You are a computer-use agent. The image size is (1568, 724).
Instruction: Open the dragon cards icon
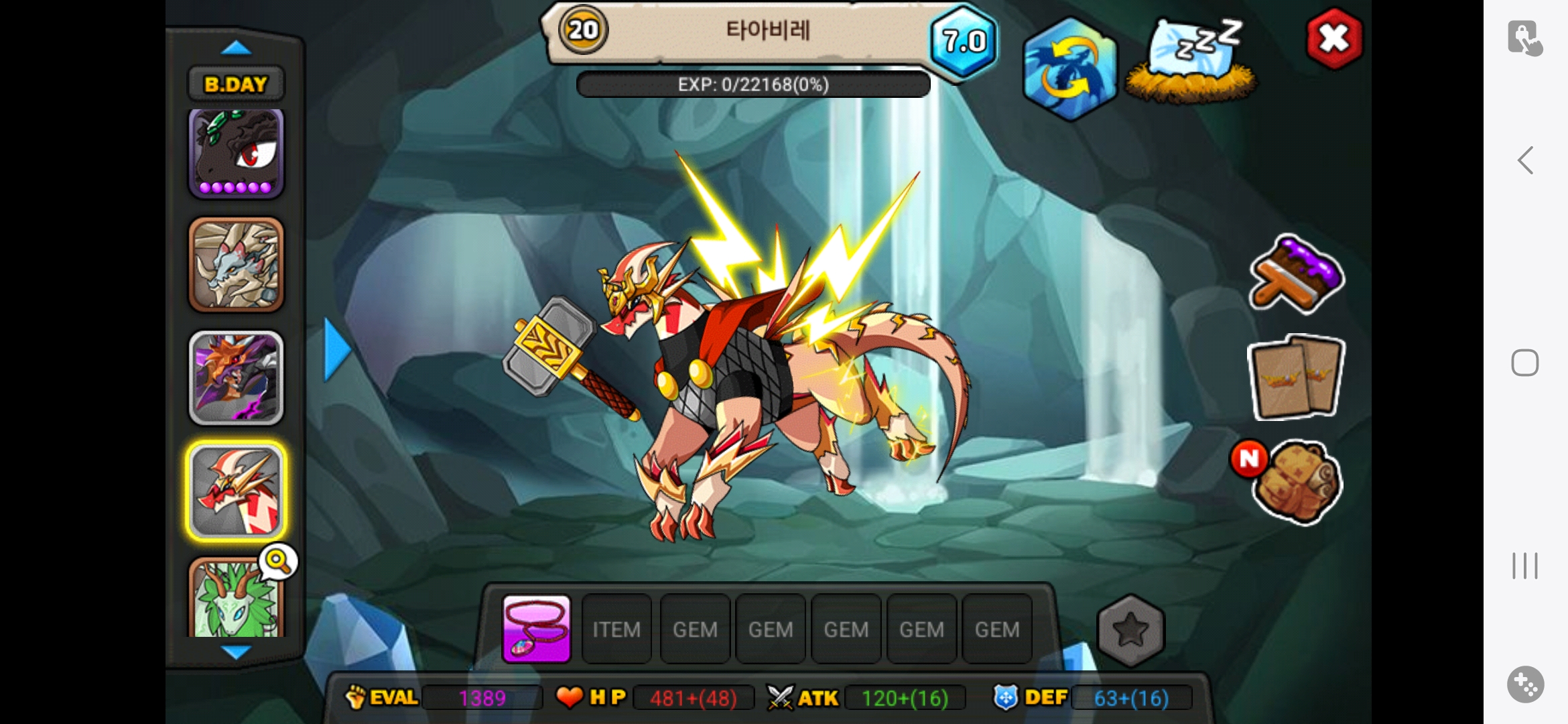[1296, 377]
